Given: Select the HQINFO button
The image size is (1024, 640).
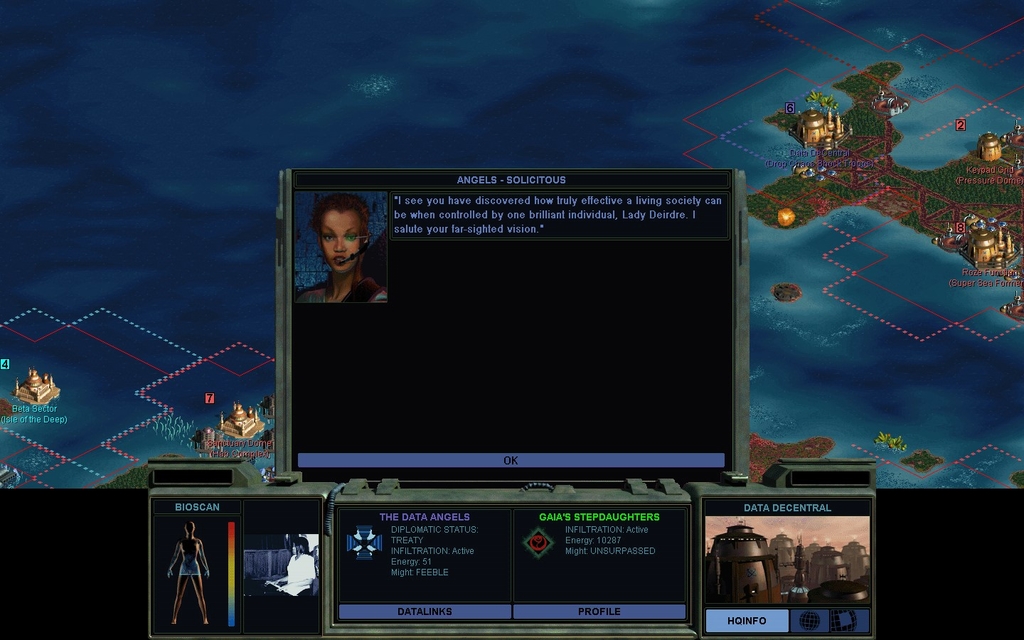Looking at the screenshot, I should (746, 621).
